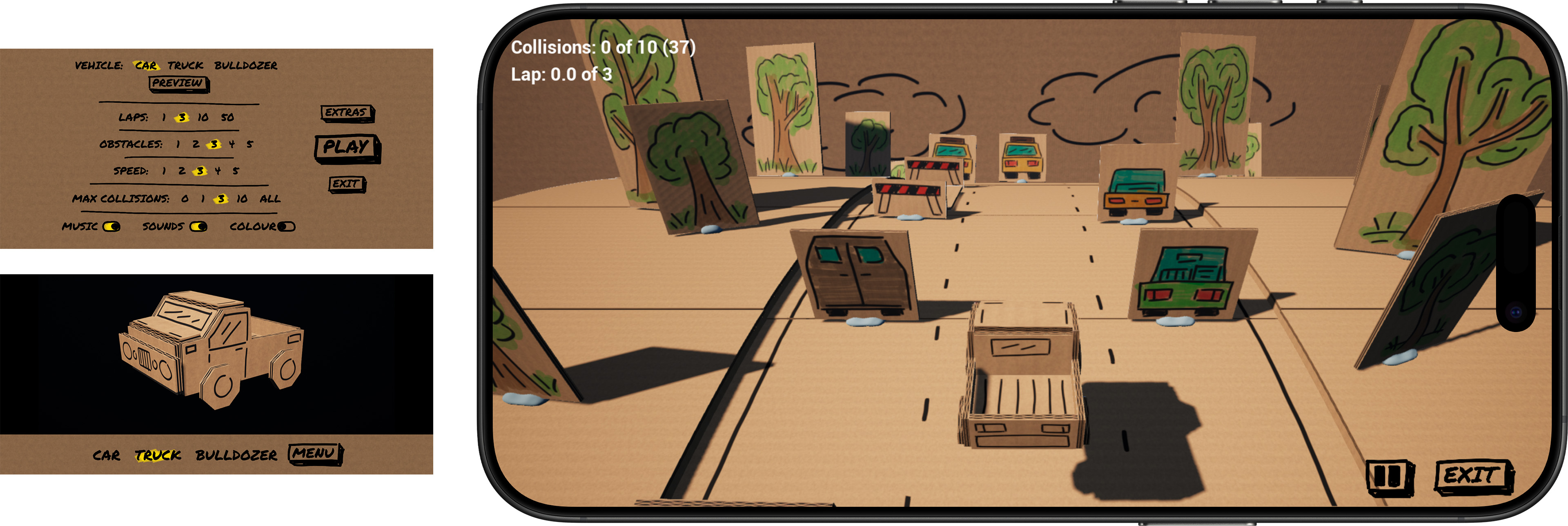
Task: Set Laps to 10
Action: (203, 117)
